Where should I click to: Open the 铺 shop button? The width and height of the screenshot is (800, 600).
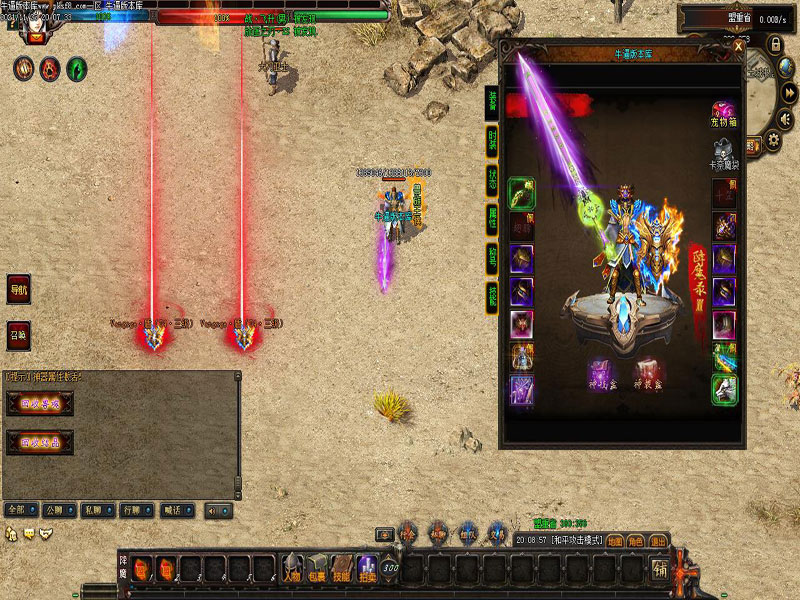660,569
